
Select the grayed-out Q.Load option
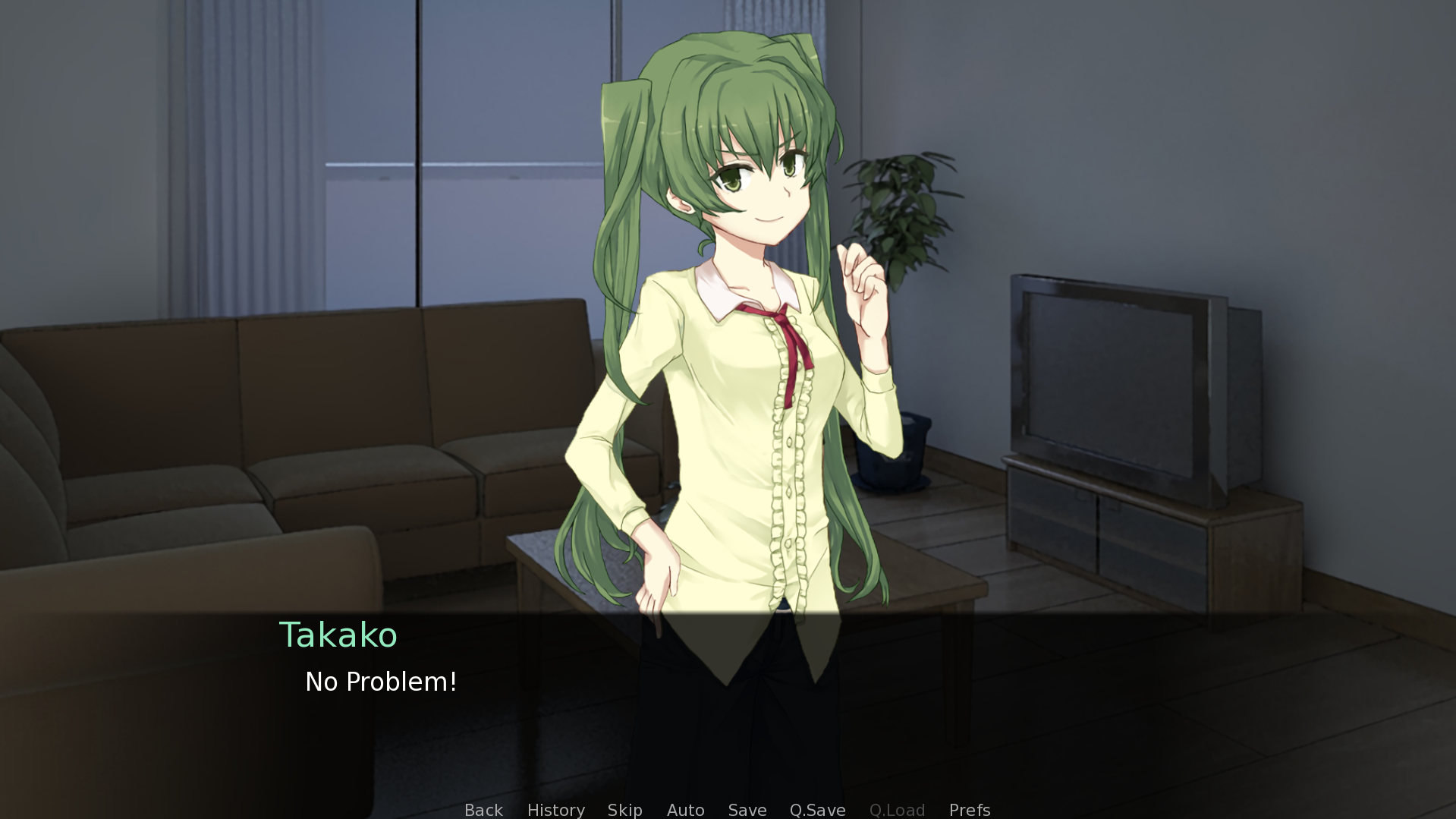click(x=897, y=810)
